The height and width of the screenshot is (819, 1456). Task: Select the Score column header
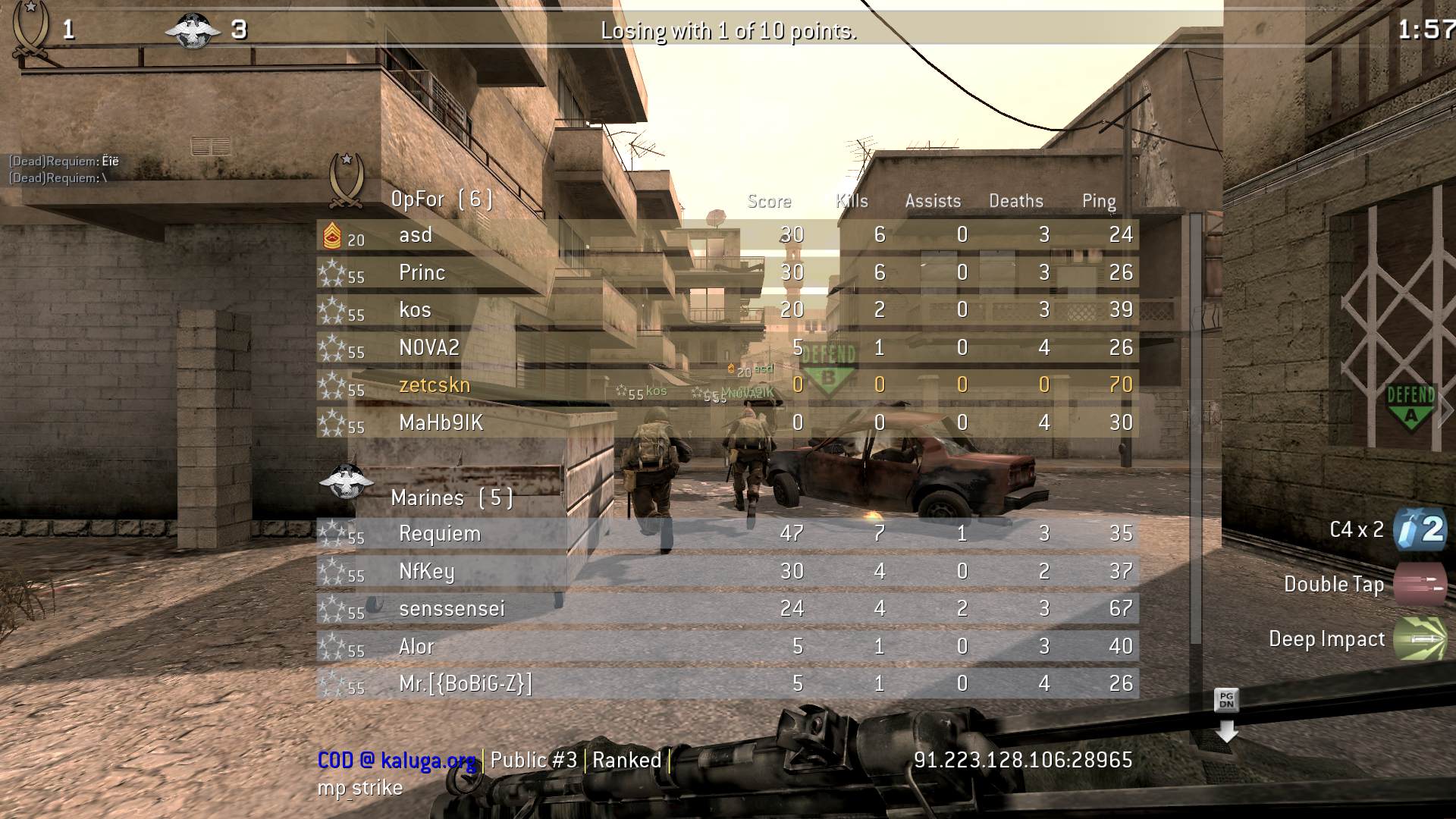point(768,201)
